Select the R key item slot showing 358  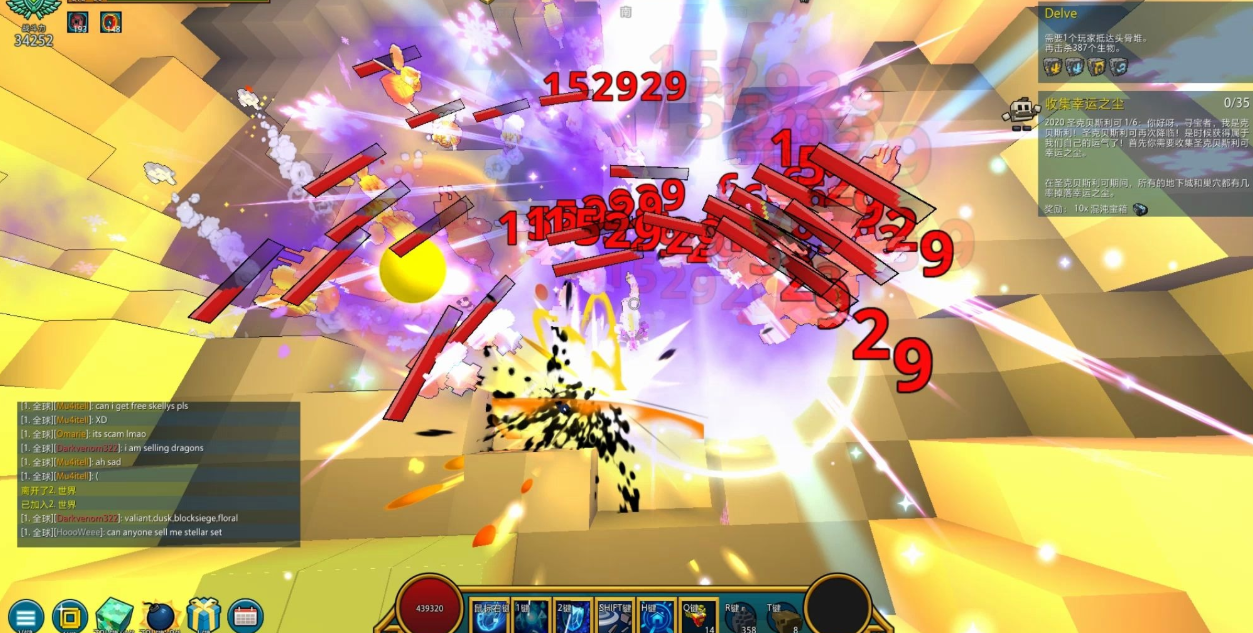(x=740, y=617)
